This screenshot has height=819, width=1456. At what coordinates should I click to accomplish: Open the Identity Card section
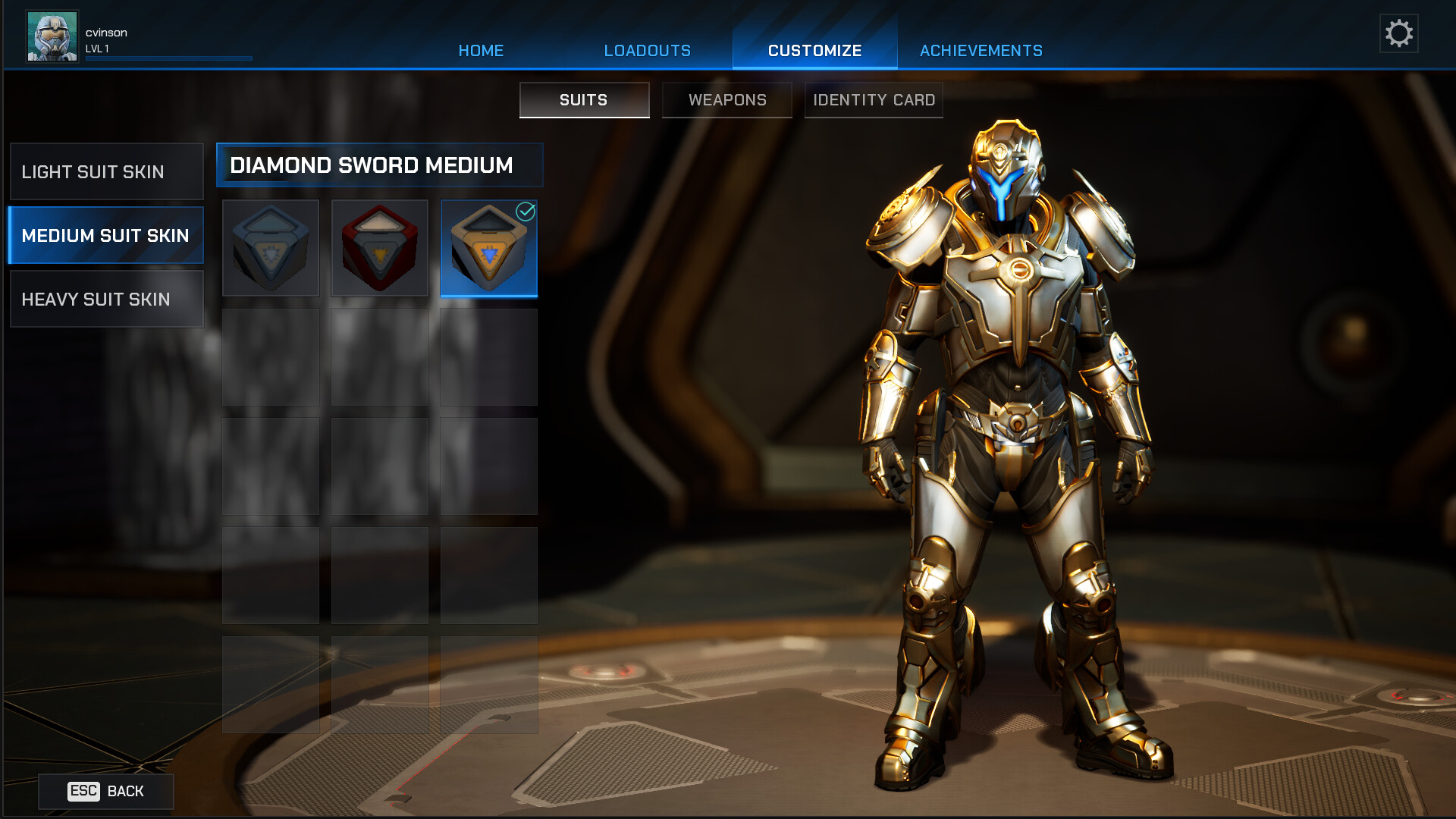pyautogui.click(x=874, y=100)
